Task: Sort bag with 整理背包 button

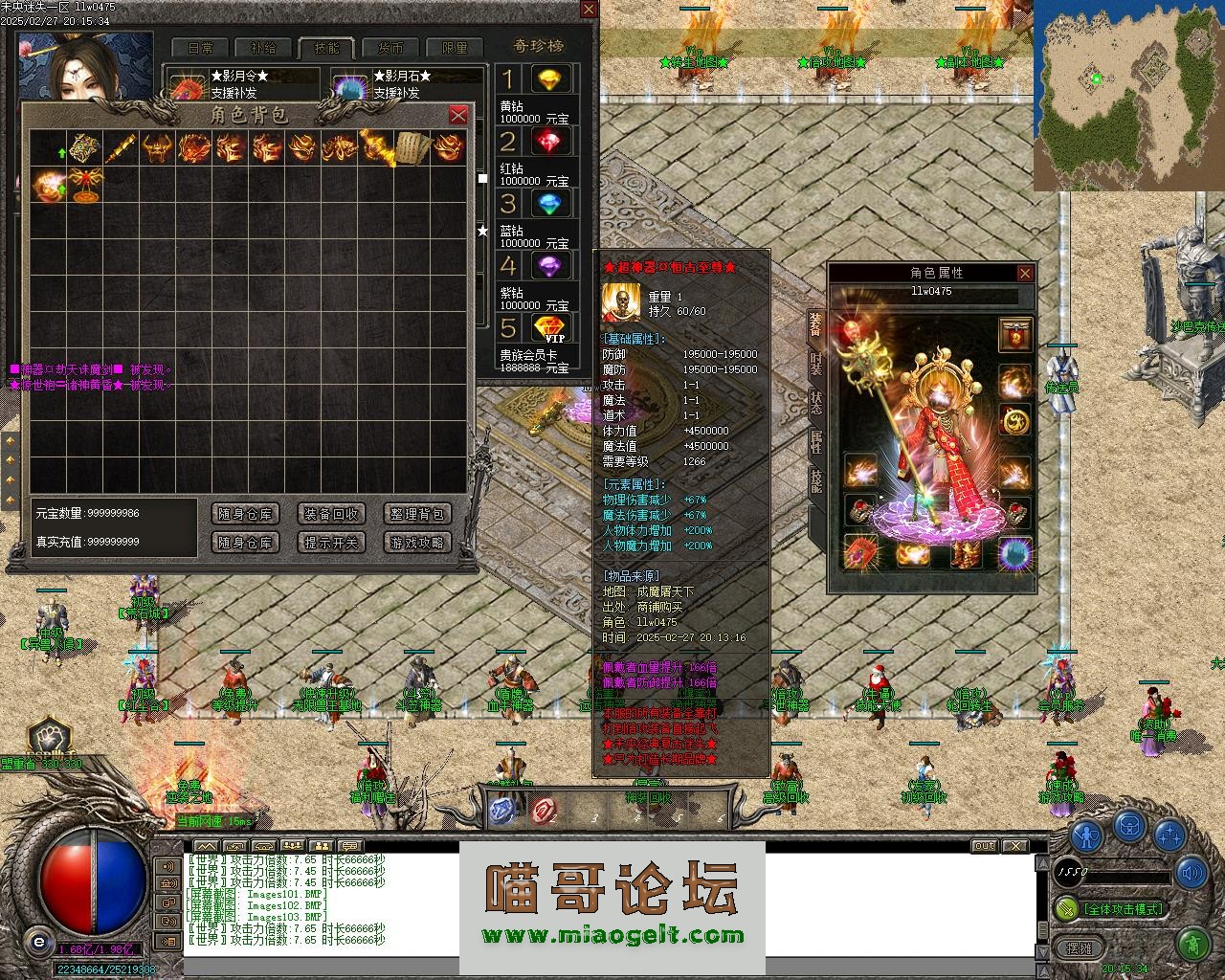Action: (x=417, y=514)
